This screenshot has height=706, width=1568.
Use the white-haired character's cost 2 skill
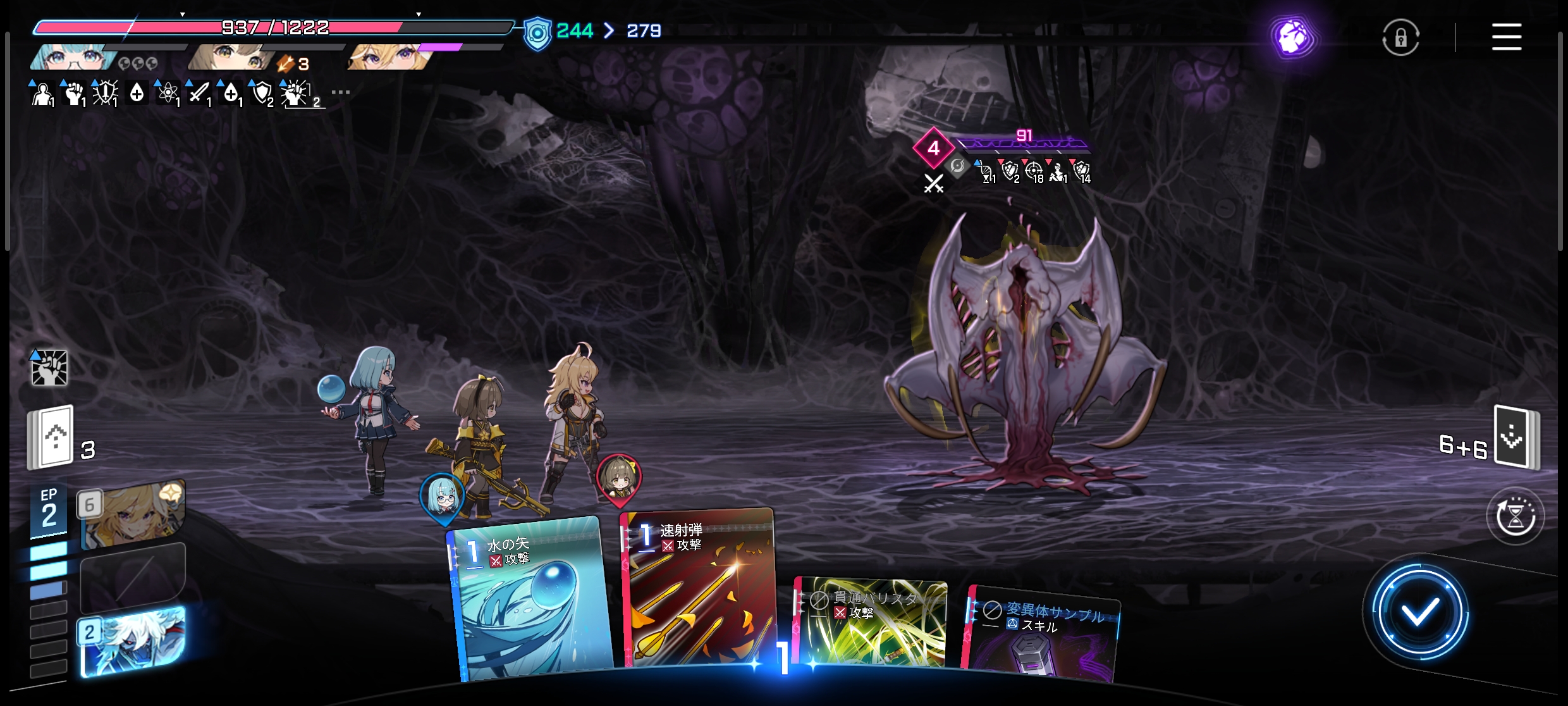click(133, 640)
